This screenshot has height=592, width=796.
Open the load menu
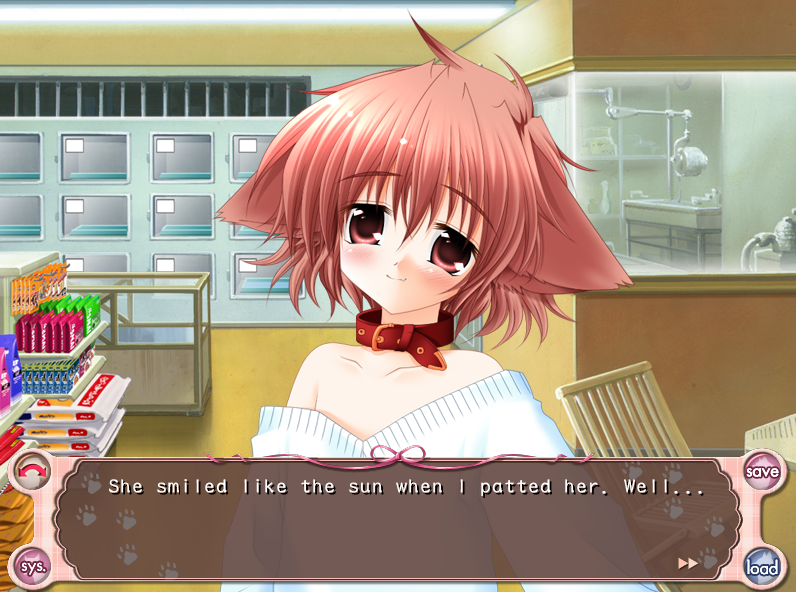762,566
